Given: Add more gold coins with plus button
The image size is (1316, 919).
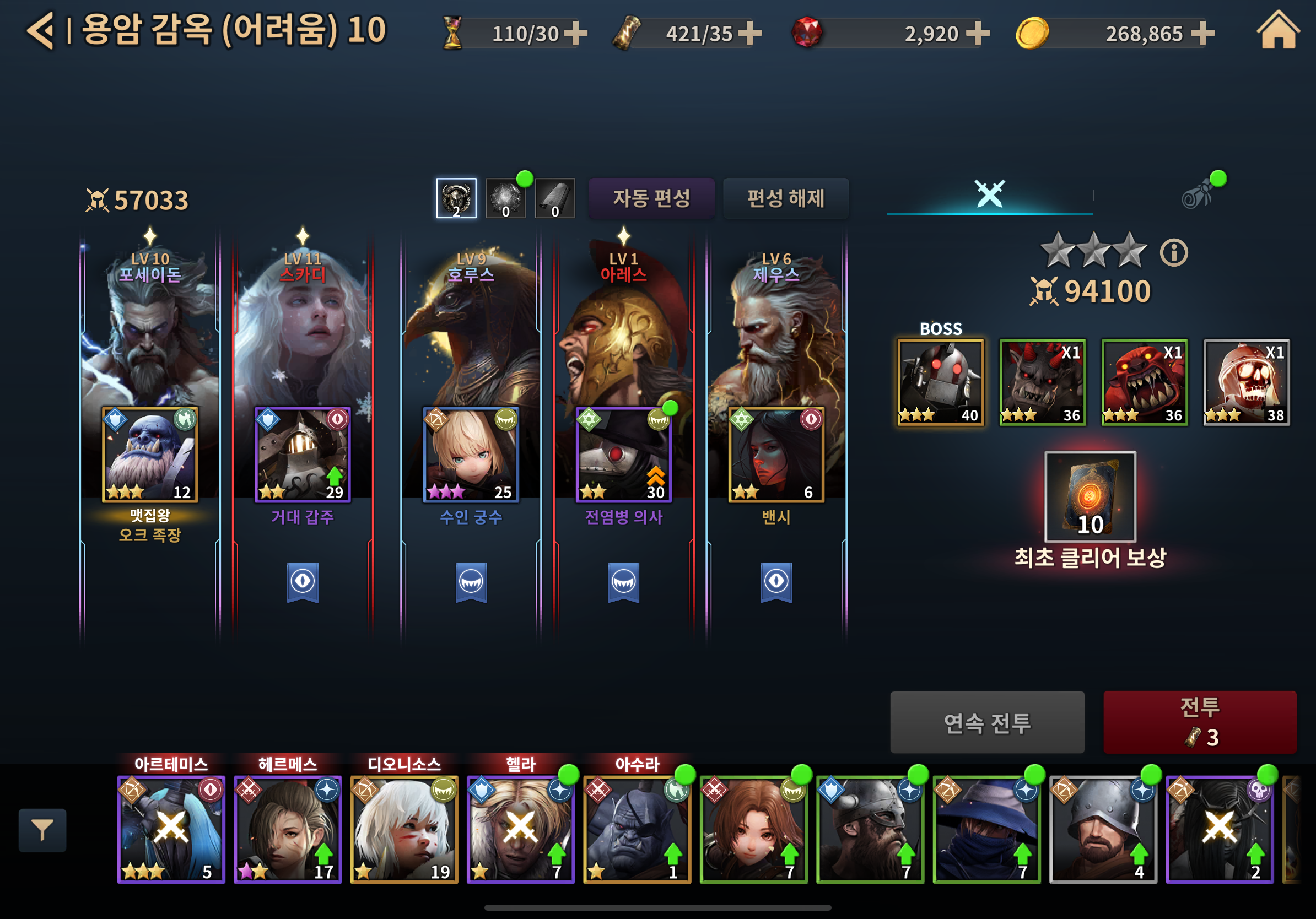Looking at the screenshot, I should [1202, 33].
